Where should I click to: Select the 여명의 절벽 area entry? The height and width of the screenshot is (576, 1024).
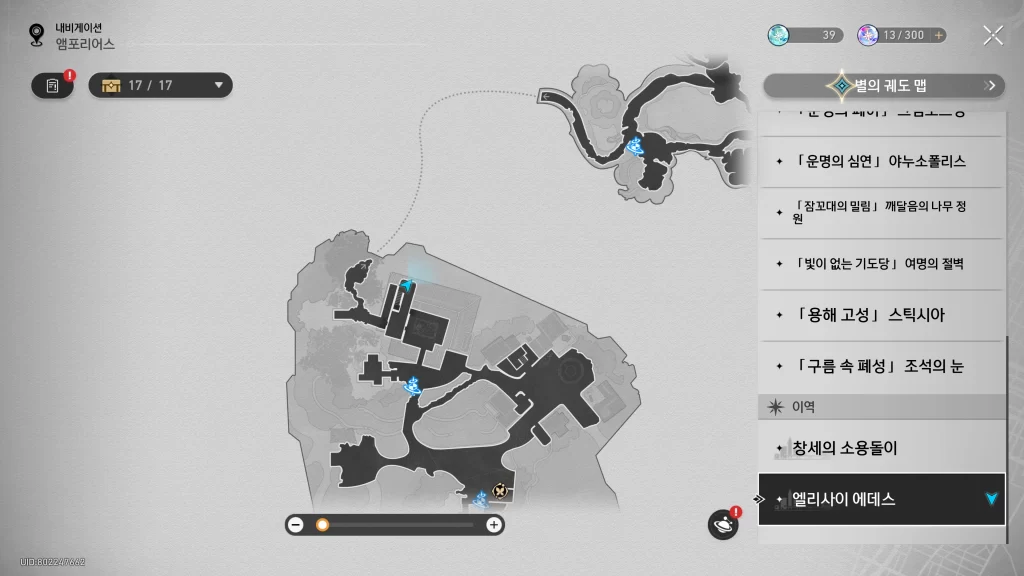click(880, 264)
